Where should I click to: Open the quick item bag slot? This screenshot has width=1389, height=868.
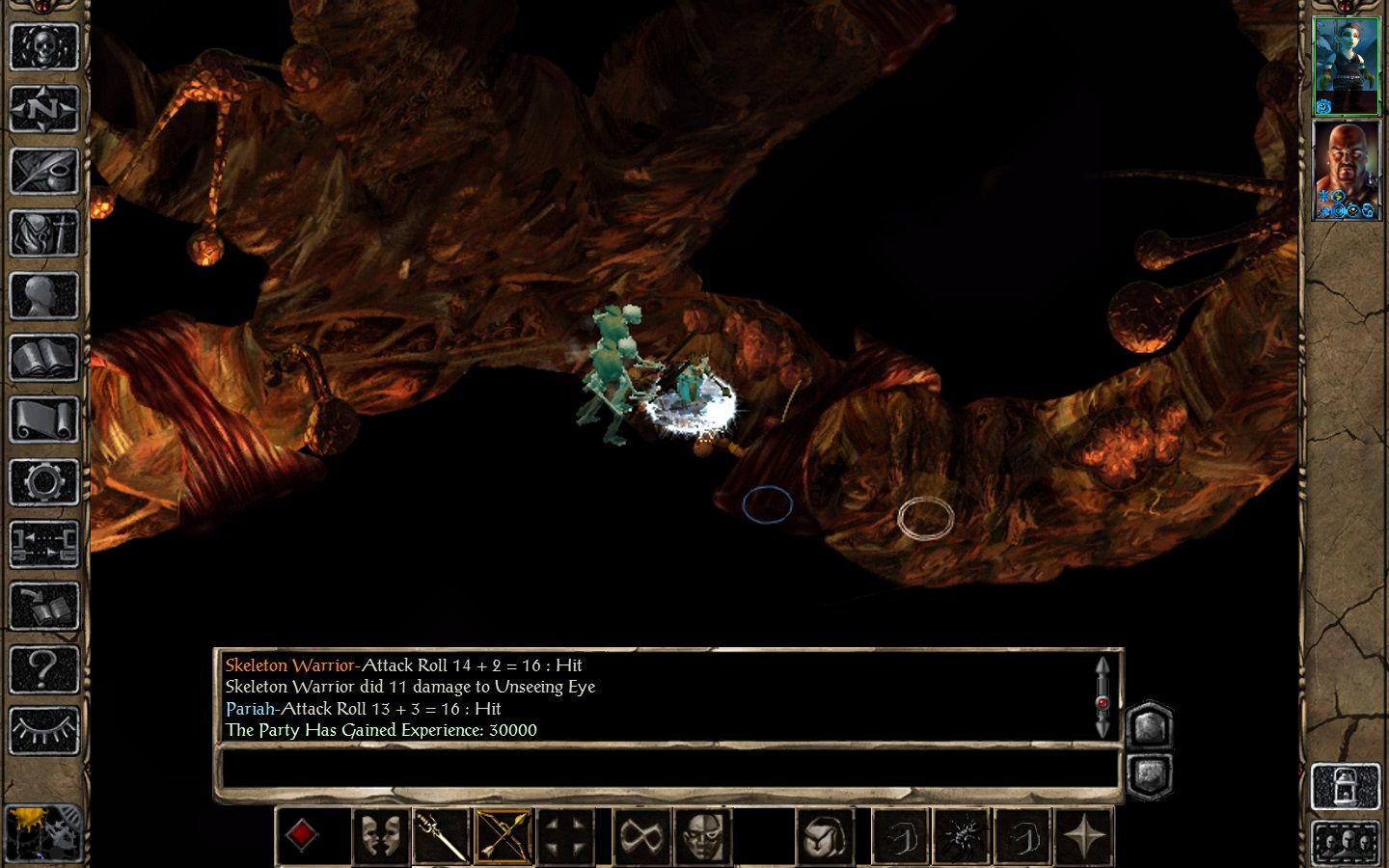tap(826, 835)
